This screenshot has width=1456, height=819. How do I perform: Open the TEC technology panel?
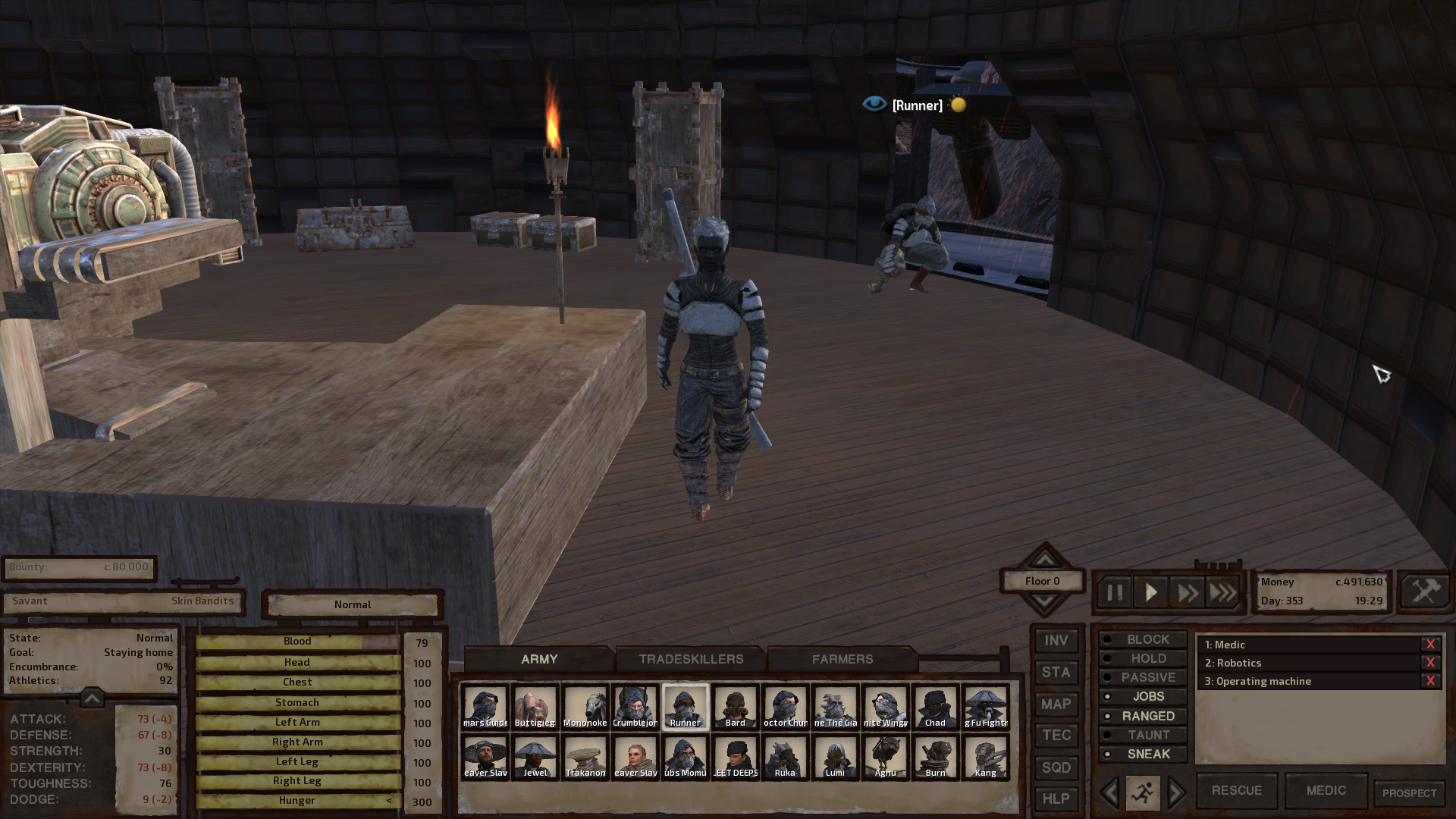(x=1056, y=736)
